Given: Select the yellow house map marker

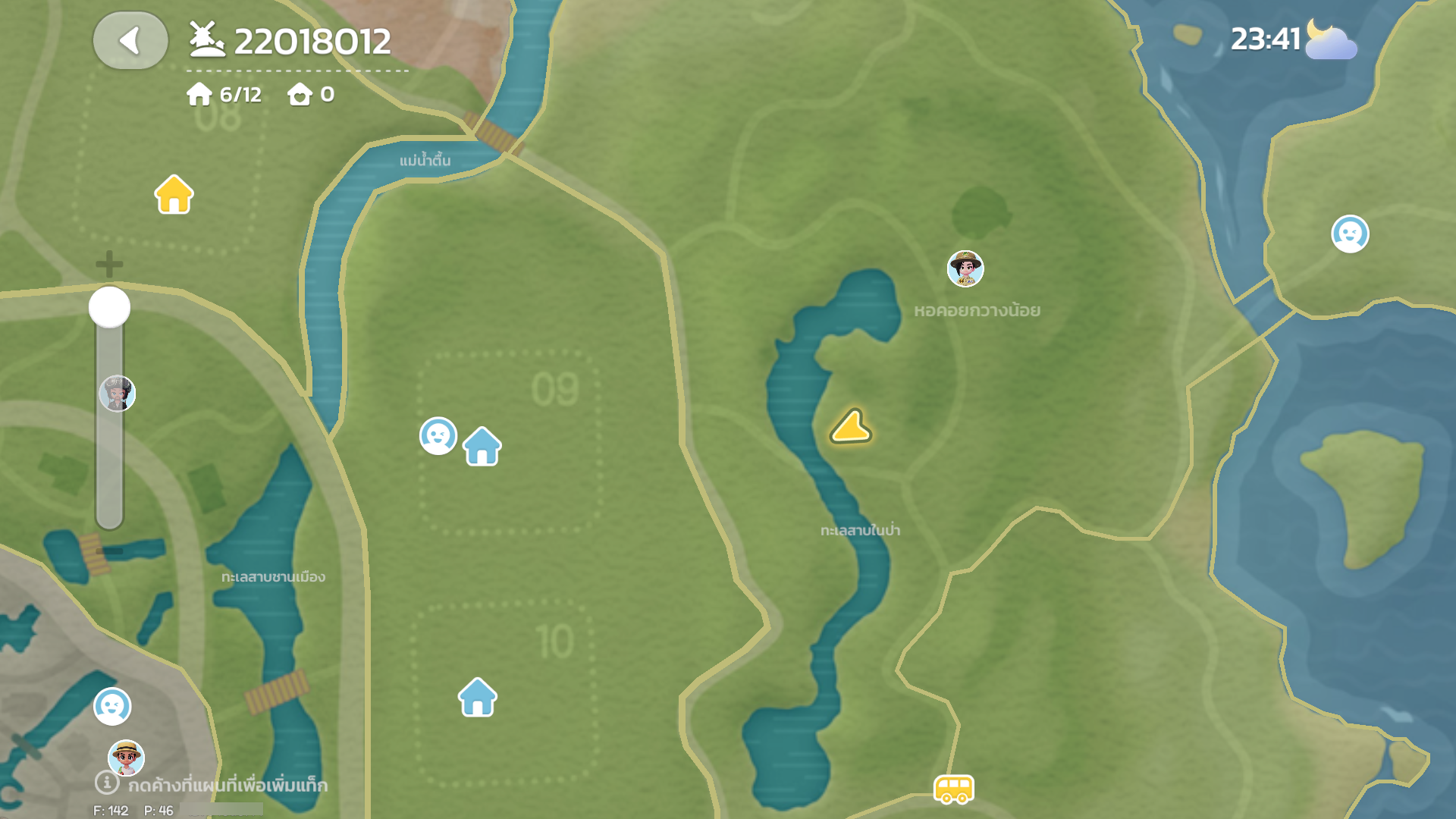Looking at the screenshot, I should [x=174, y=195].
